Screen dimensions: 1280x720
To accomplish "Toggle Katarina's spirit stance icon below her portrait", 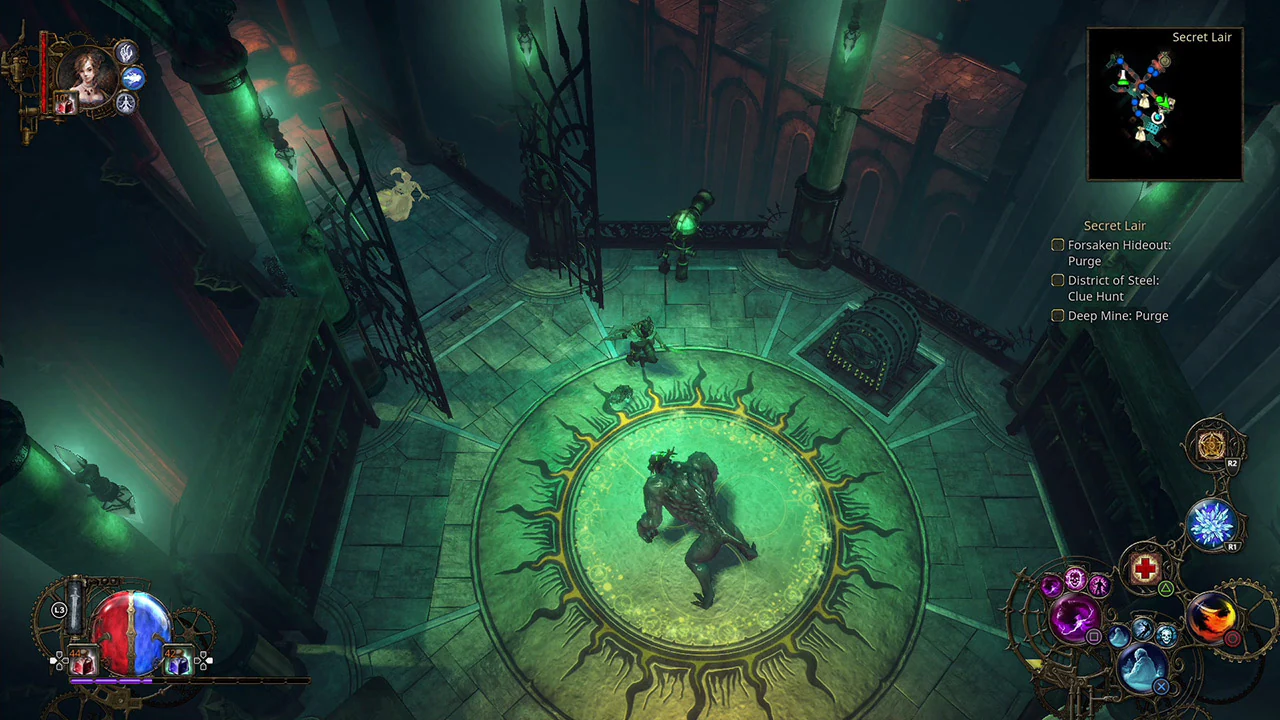I will coord(125,103).
